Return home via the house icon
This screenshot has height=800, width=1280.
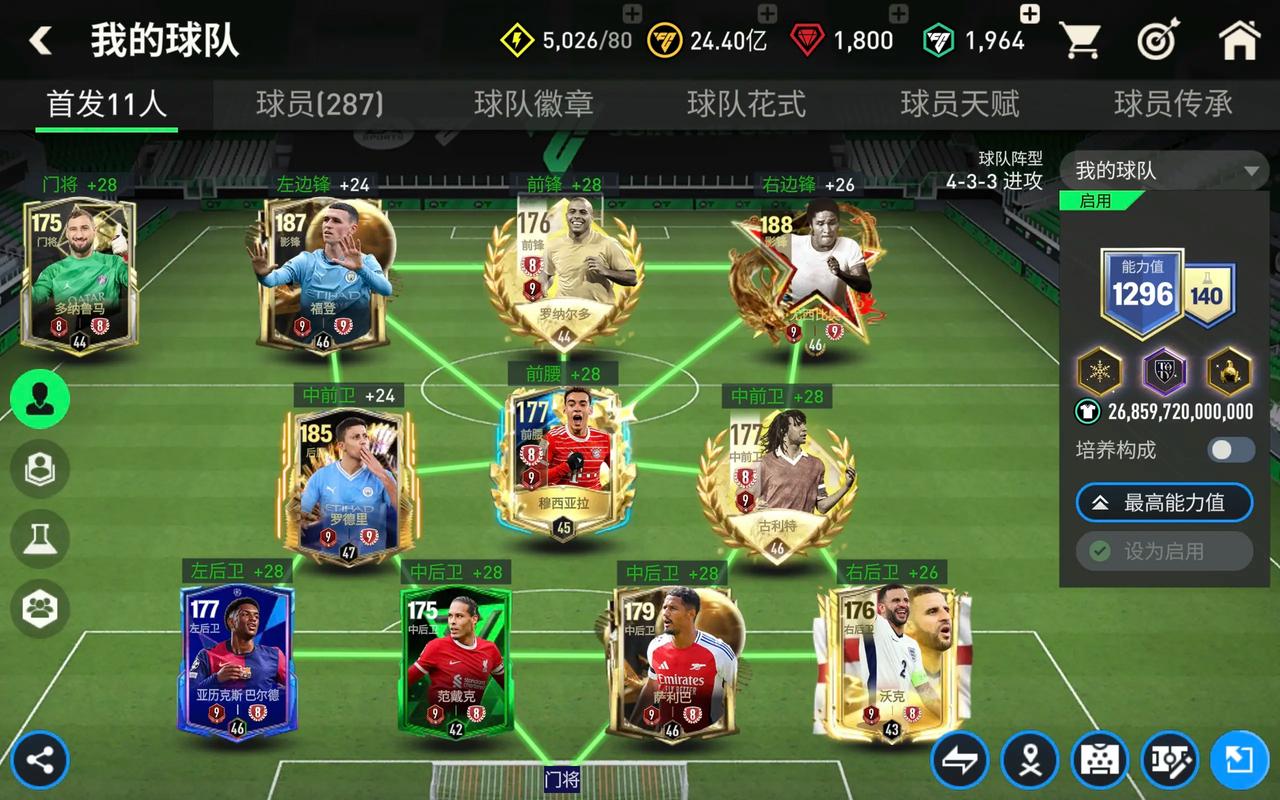[1240, 40]
